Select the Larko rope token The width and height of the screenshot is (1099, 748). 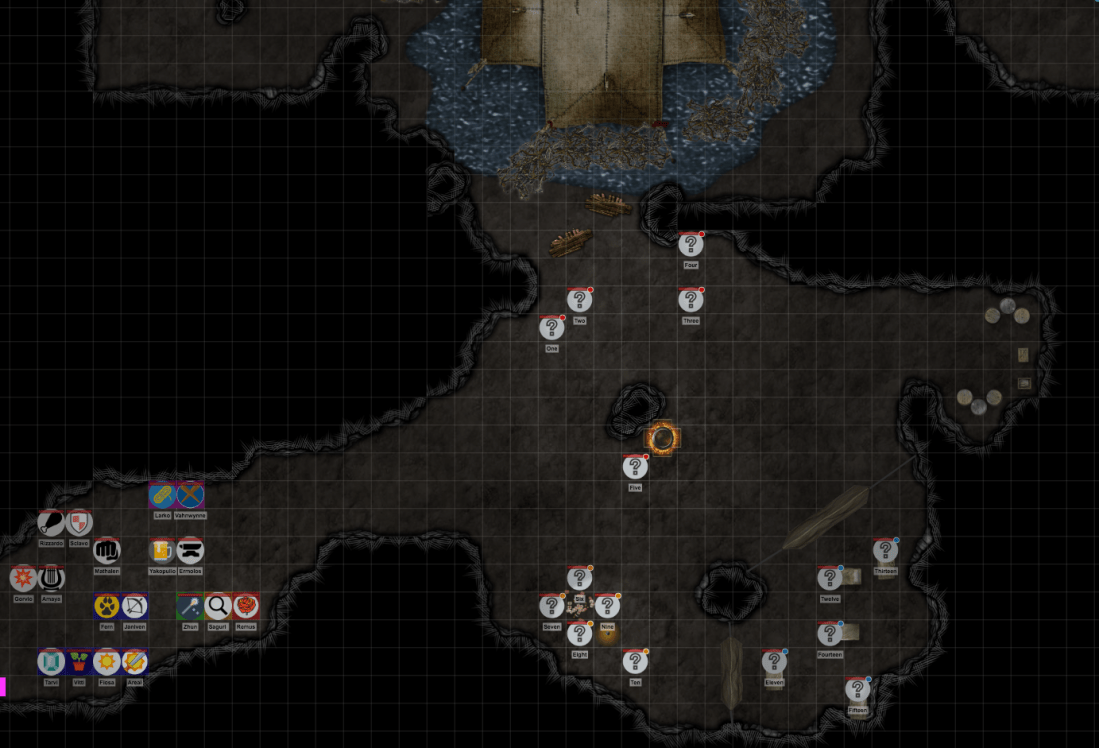click(x=162, y=495)
